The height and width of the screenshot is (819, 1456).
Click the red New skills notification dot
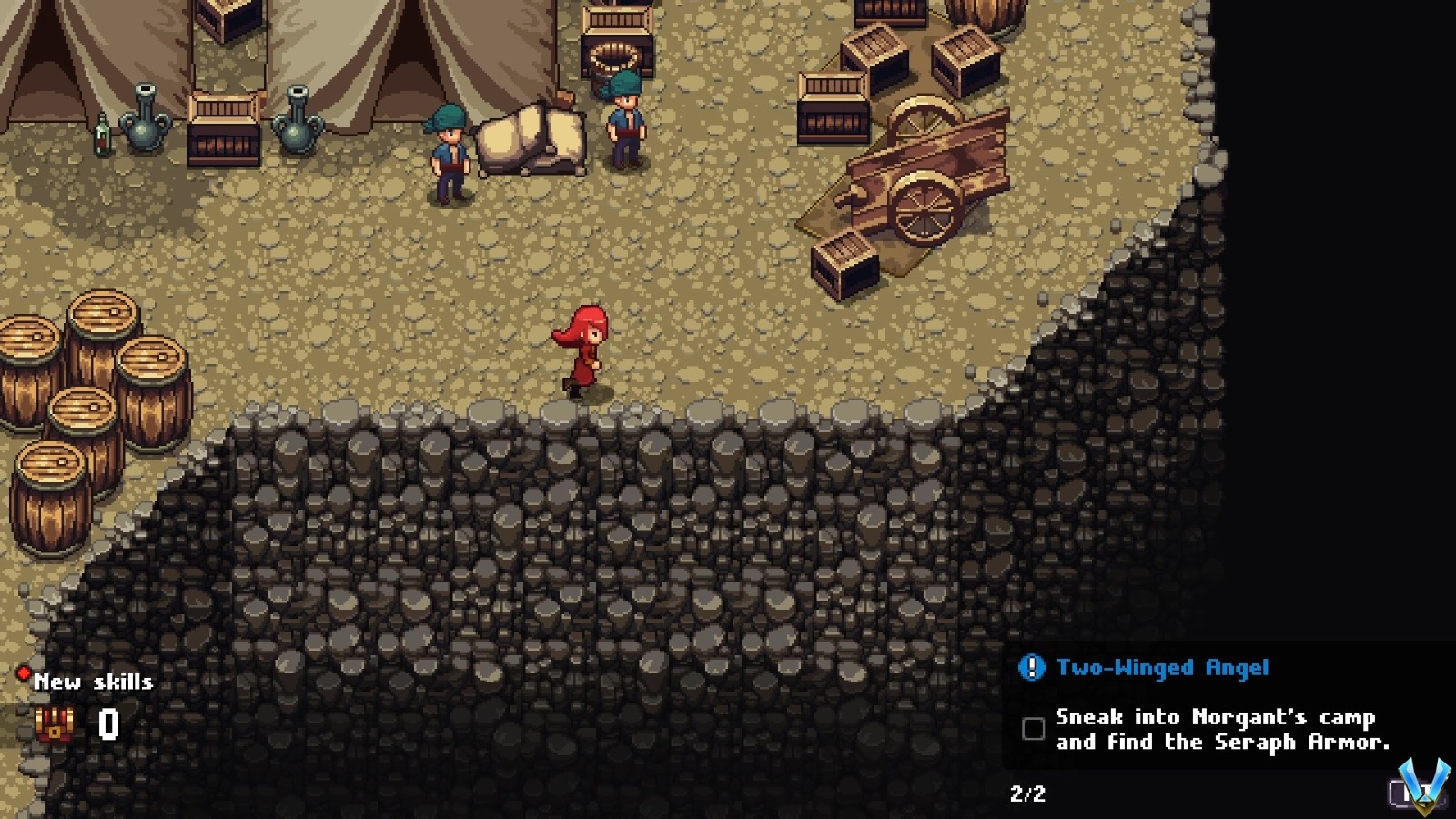(24, 671)
